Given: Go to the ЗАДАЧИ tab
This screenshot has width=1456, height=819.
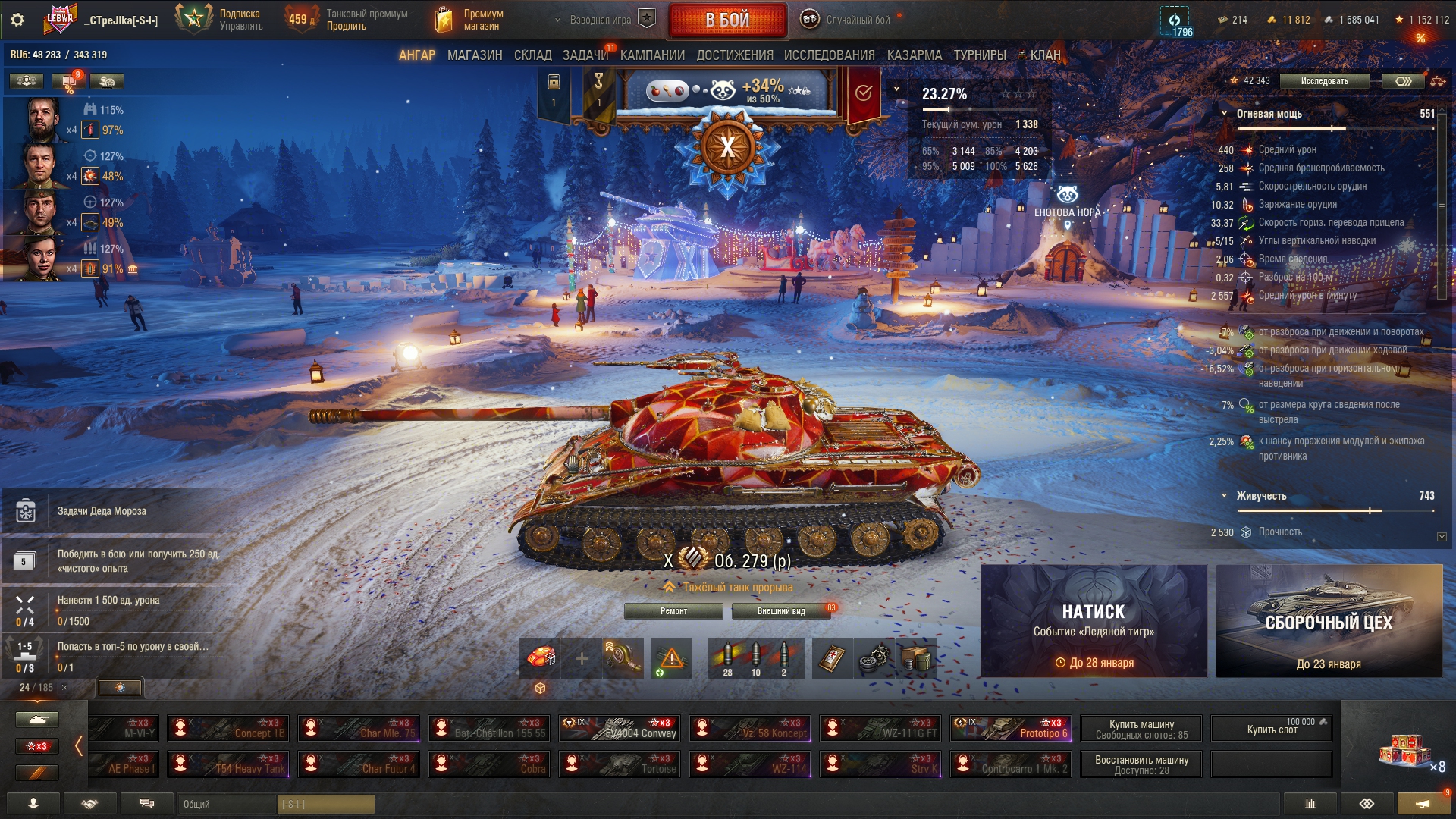Looking at the screenshot, I should point(585,55).
